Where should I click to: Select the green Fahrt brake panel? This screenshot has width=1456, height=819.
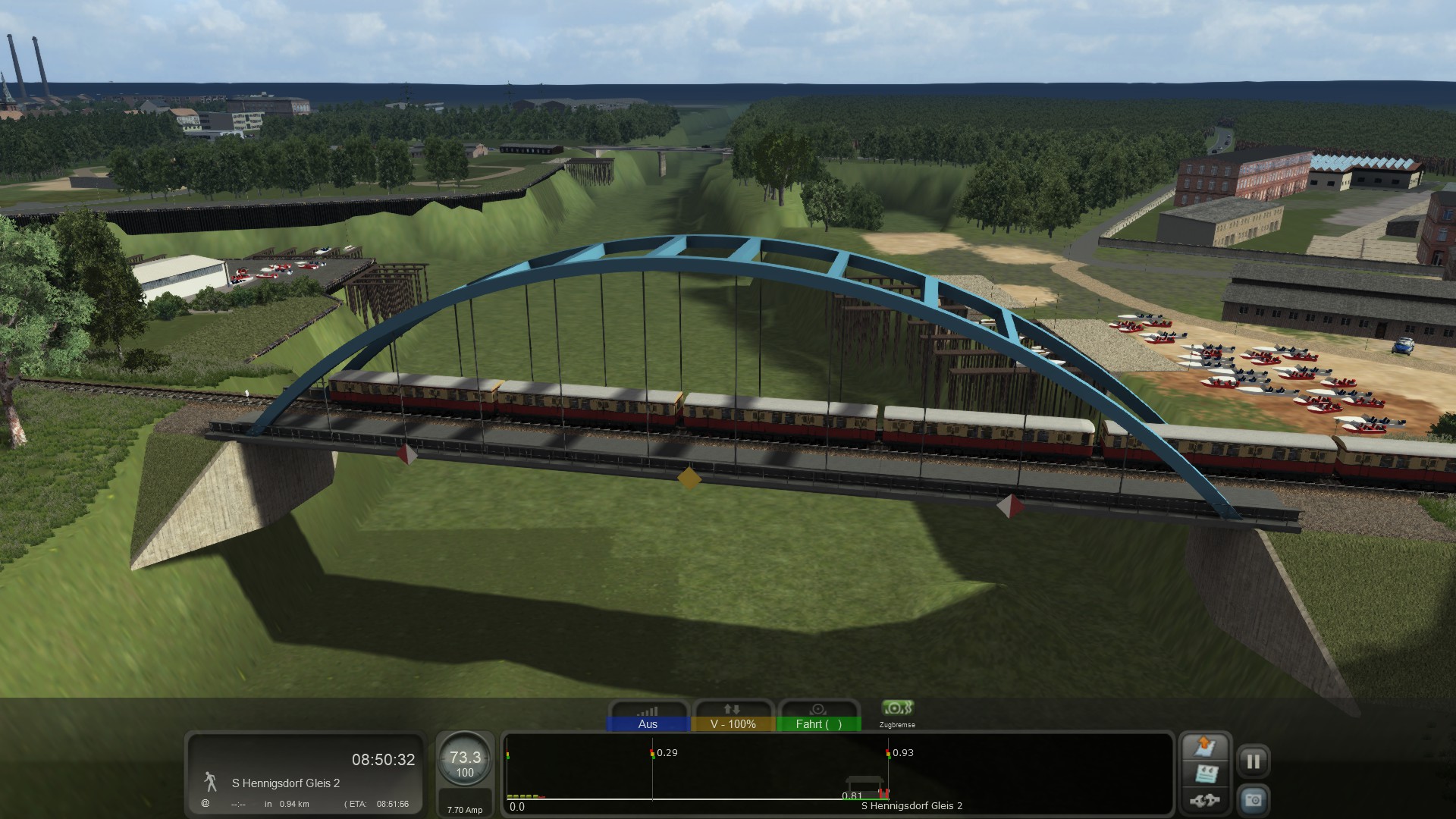coord(818,717)
